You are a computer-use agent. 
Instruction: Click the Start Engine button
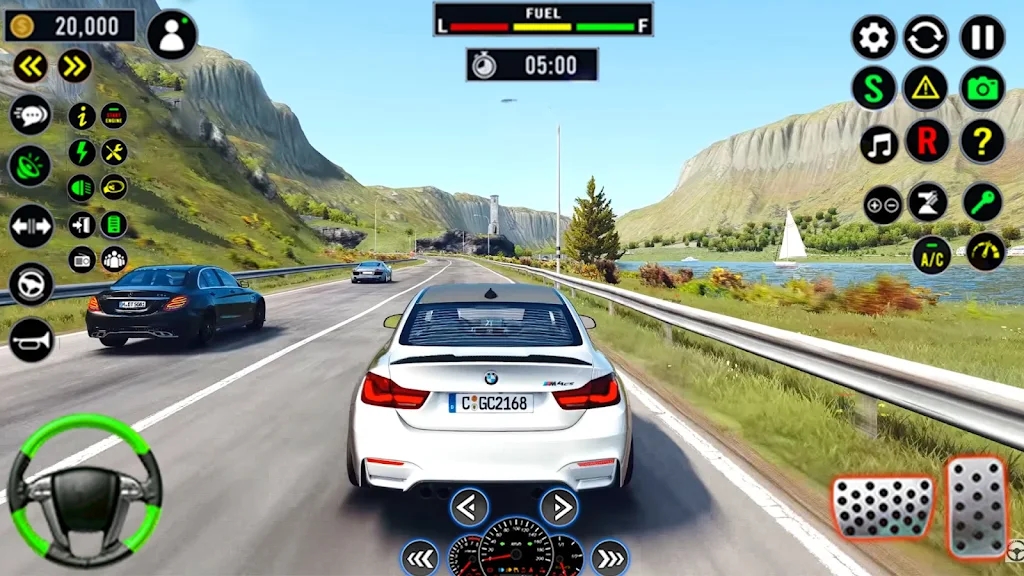click(x=114, y=116)
